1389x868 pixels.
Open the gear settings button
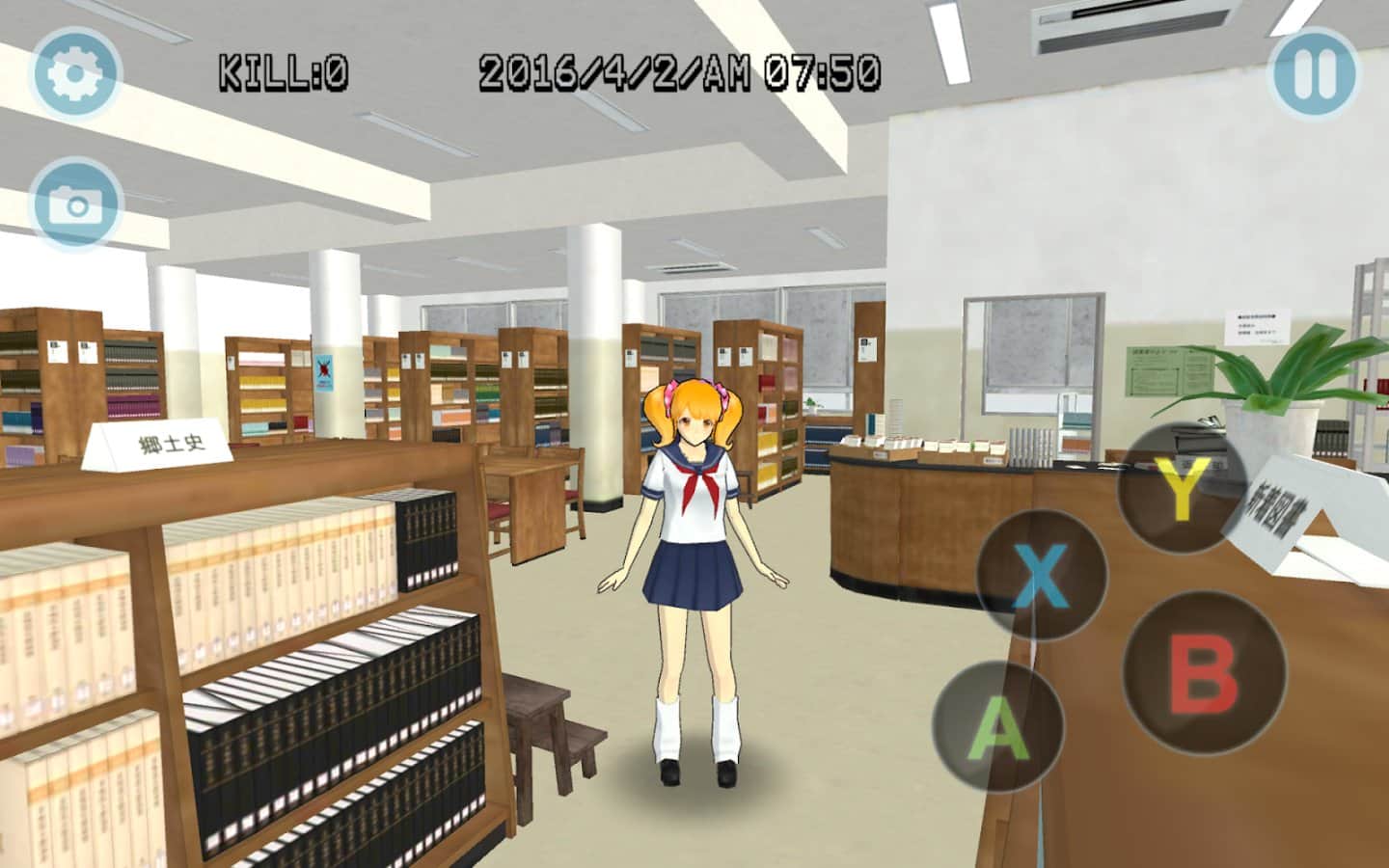74,72
